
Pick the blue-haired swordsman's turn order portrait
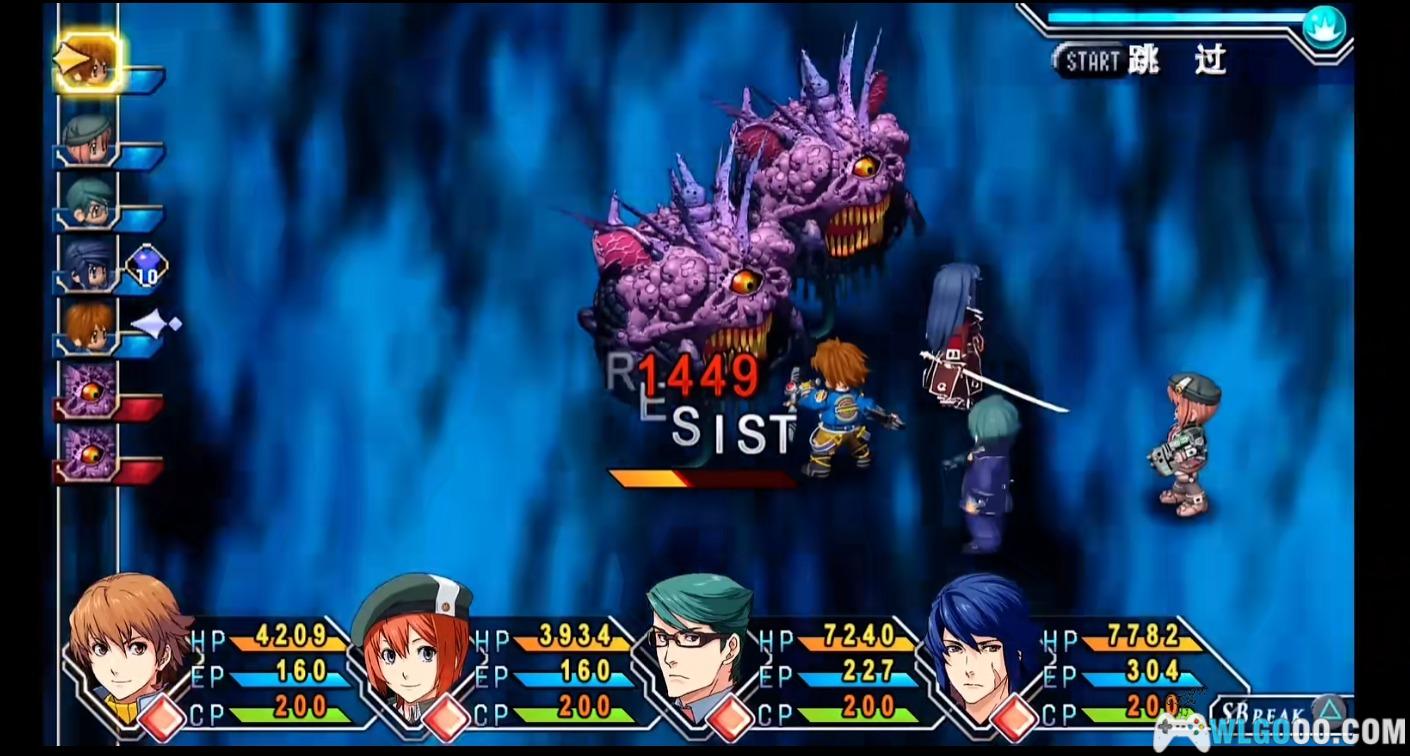[x=88, y=264]
